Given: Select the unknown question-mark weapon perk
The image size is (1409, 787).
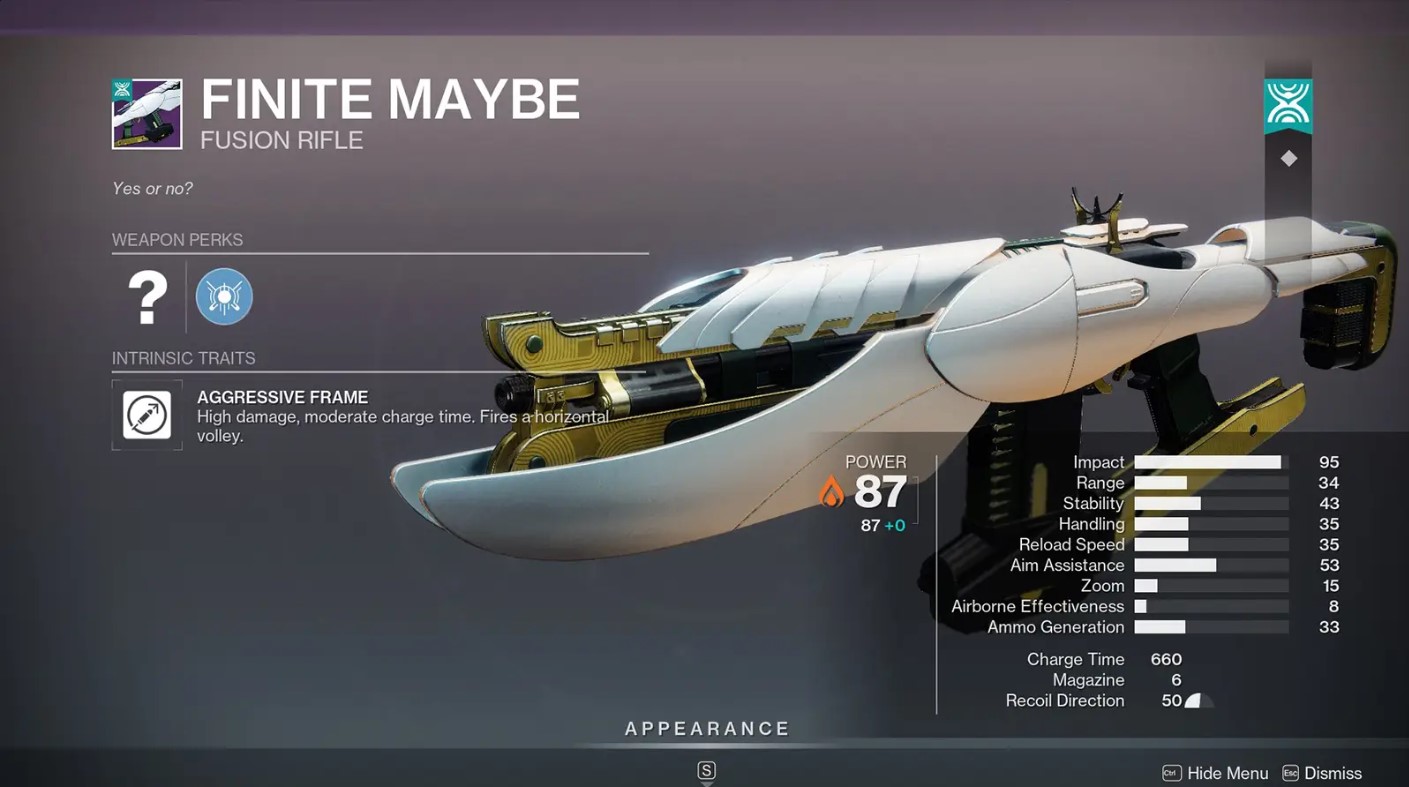Looking at the screenshot, I should tap(147, 297).
